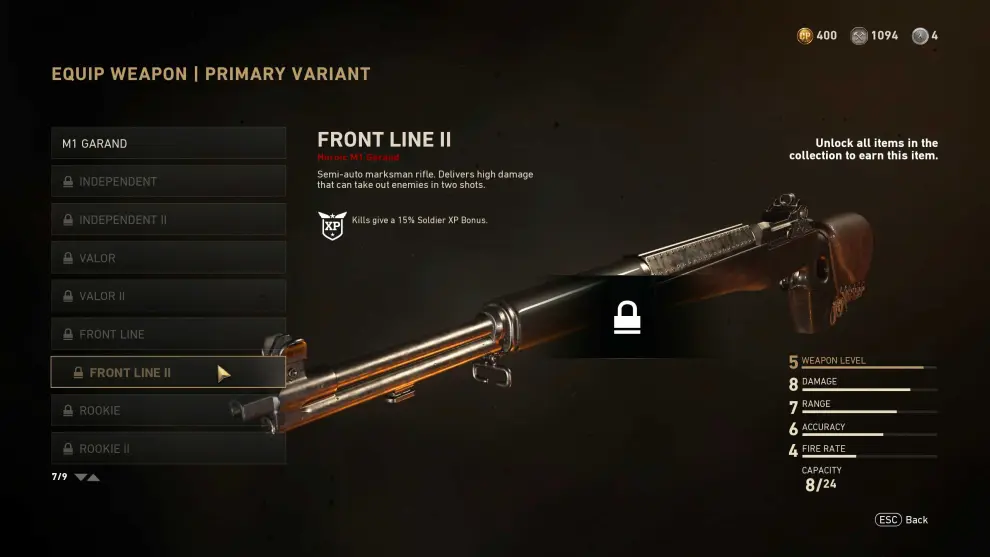Select the M1 Garand base variant
This screenshot has height=557, width=990.
click(x=168, y=143)
